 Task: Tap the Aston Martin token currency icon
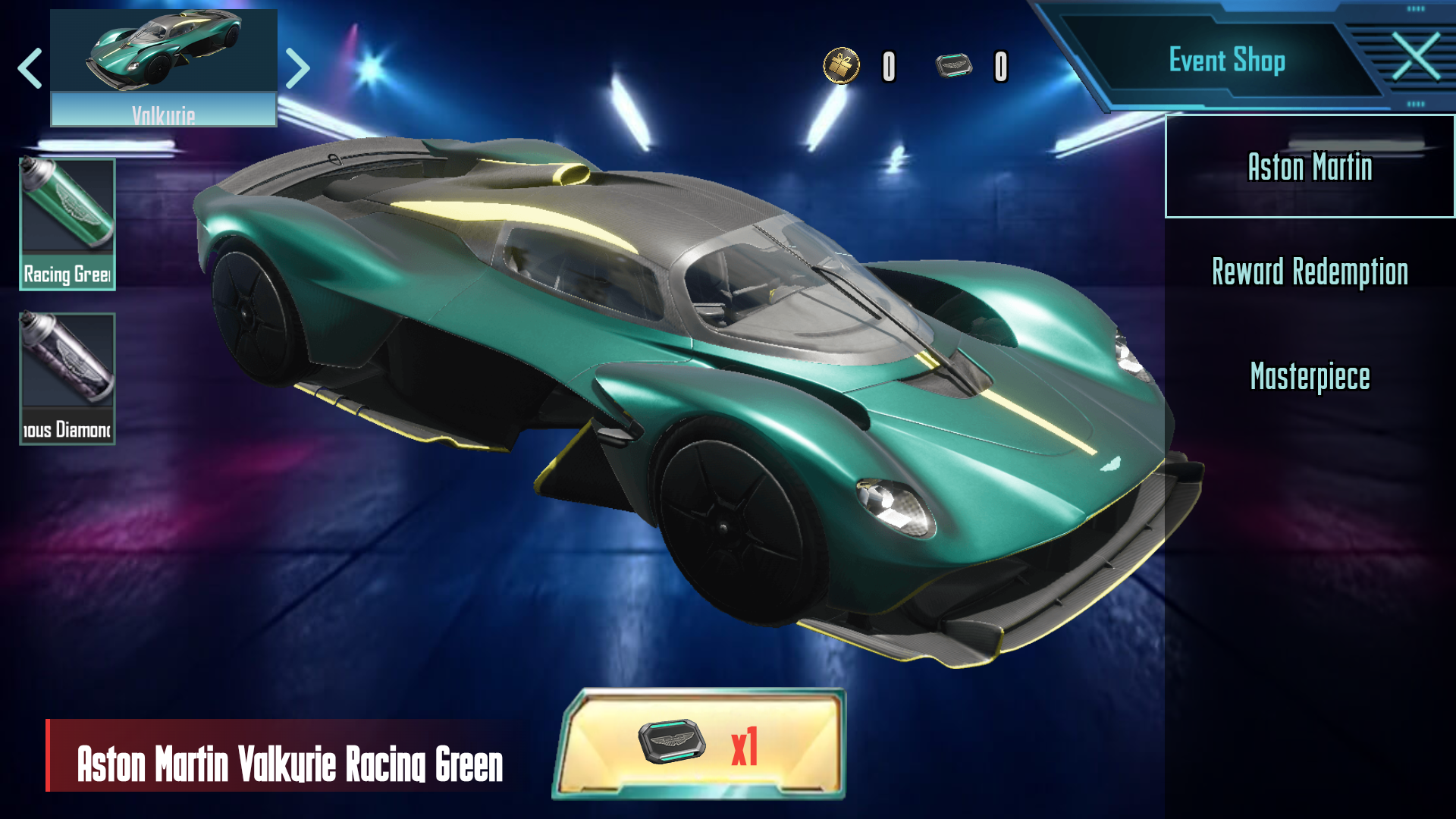(953, 66)
